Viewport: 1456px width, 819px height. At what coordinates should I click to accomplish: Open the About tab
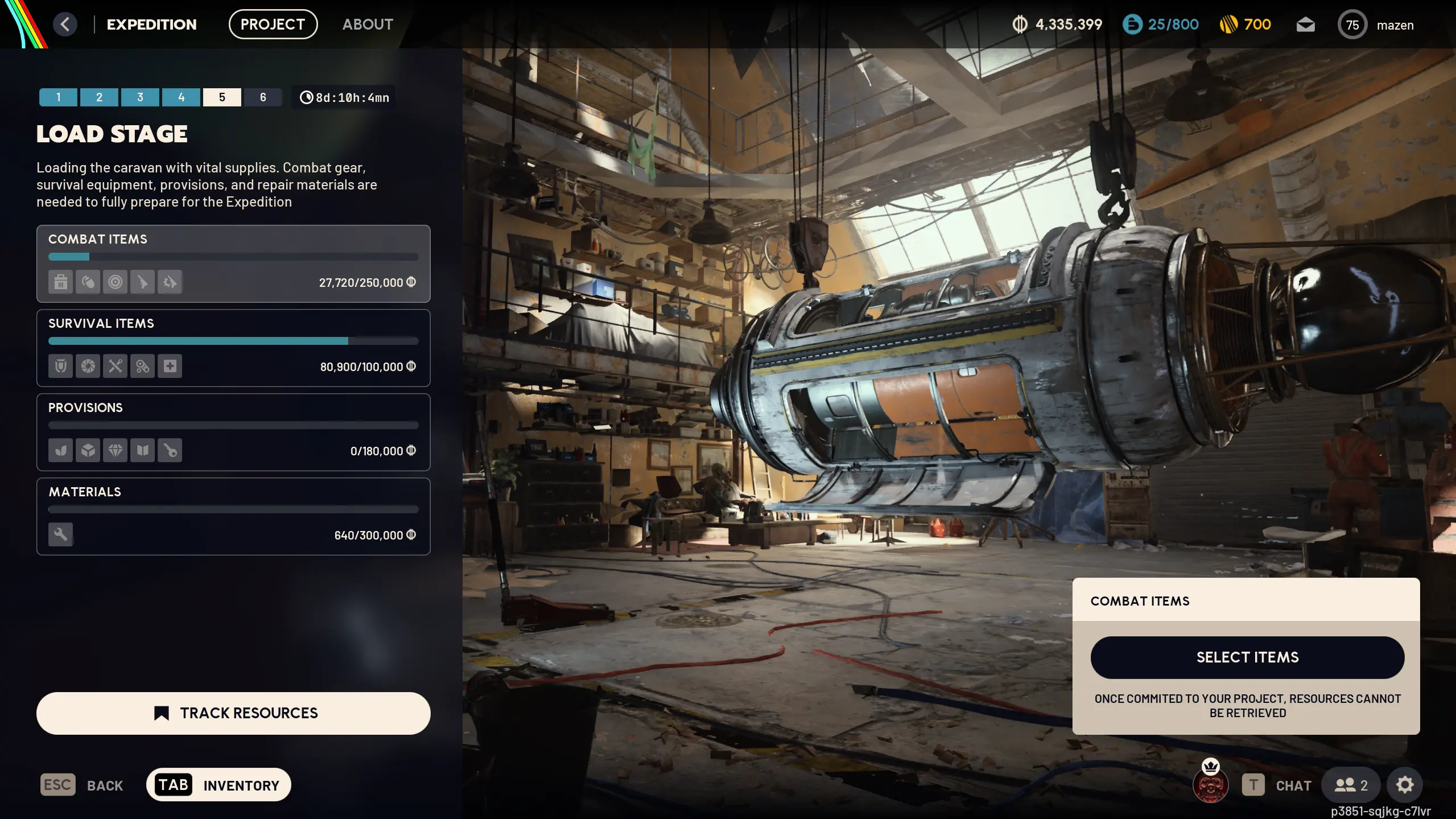coord(368,24)
